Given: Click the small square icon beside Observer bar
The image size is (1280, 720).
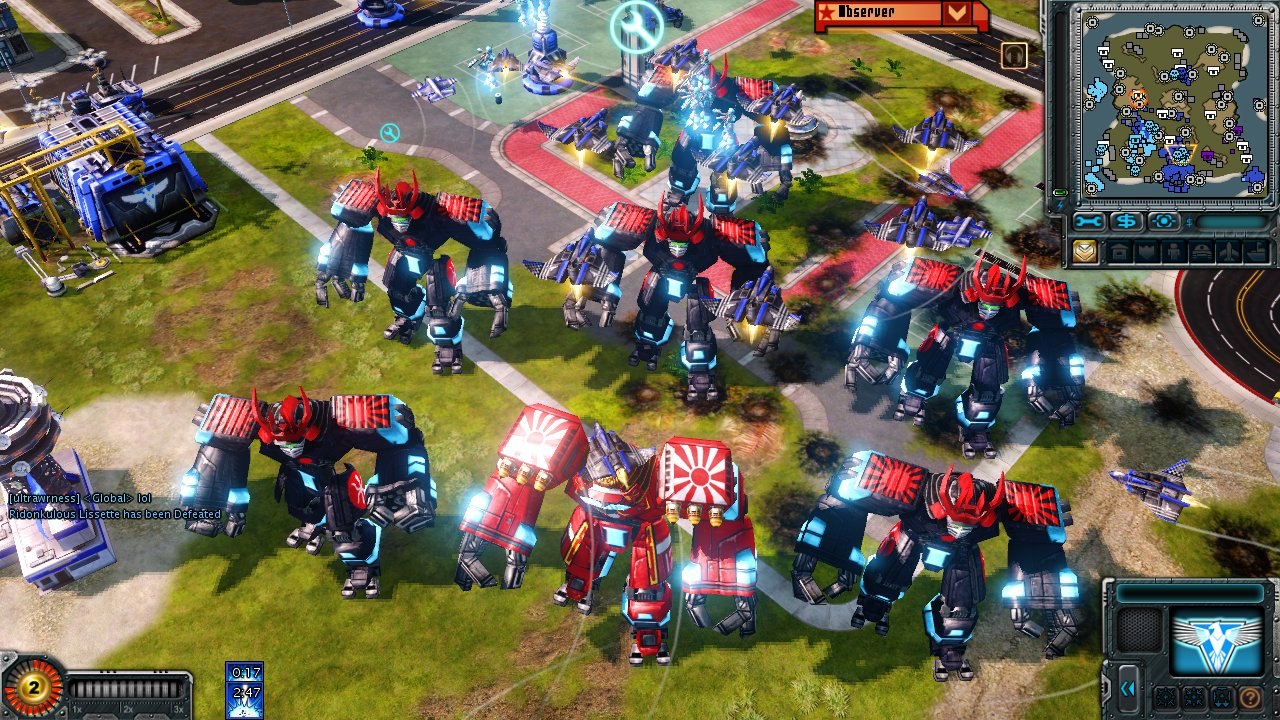Looking at the screenshot, I should [1014, 54].
